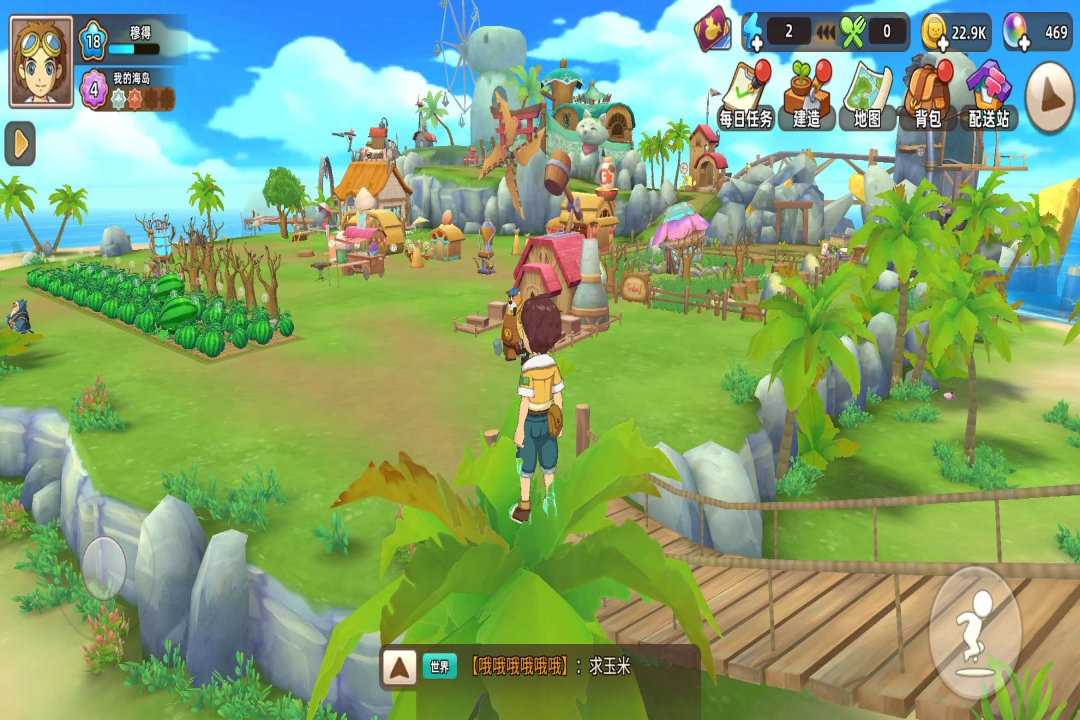Tap the green fork and spoon food icon
This screenshot has width=1080, height=720.
(853, 32)
